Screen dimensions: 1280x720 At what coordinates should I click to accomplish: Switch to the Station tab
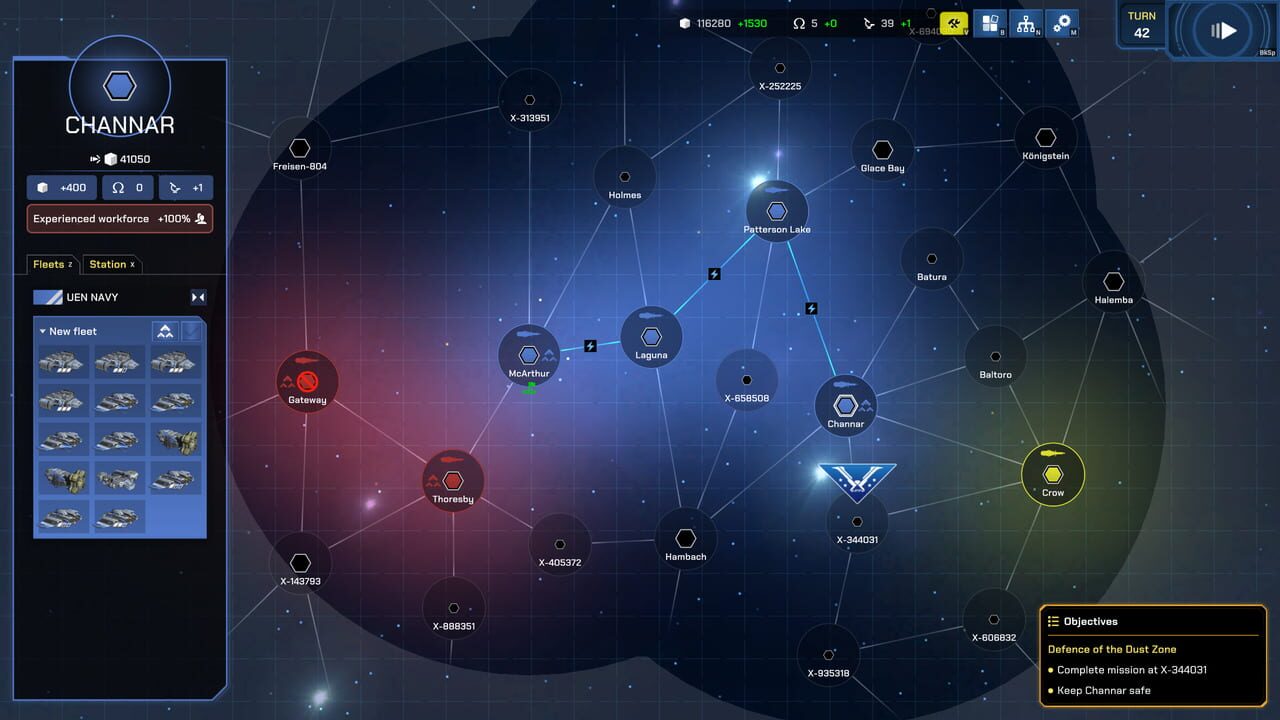point(111,263)
